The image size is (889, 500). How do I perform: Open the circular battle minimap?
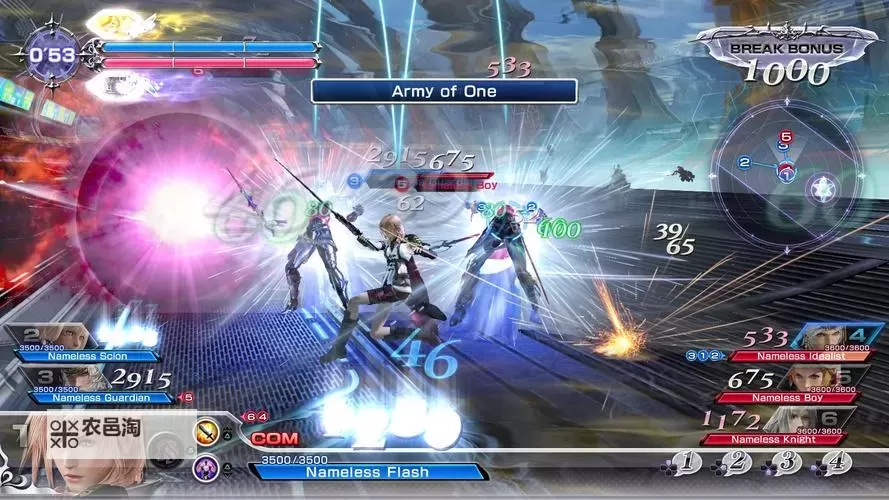click(x=787, y=170)
